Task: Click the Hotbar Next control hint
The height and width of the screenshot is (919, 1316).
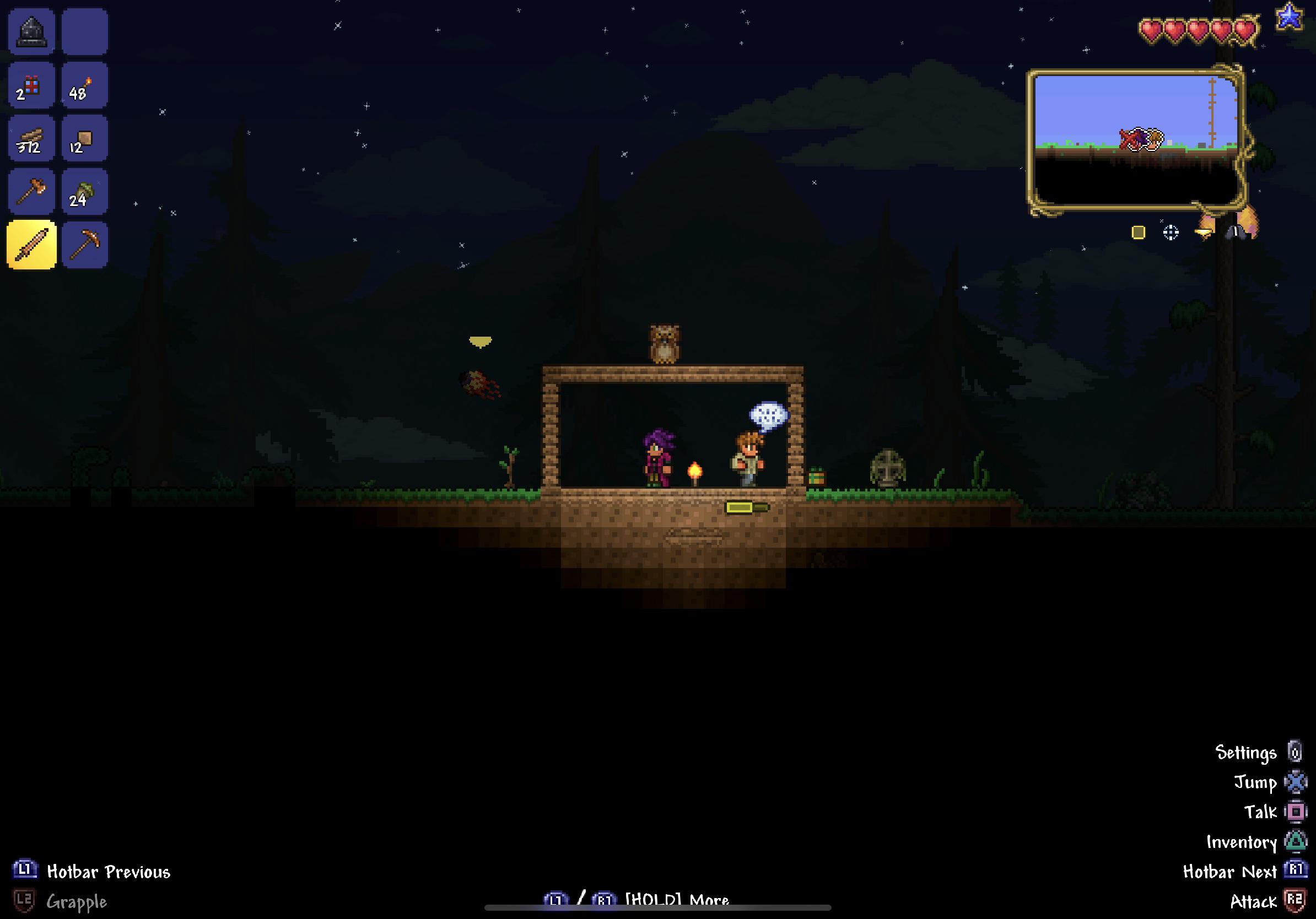Action: tap(1232, 872)
